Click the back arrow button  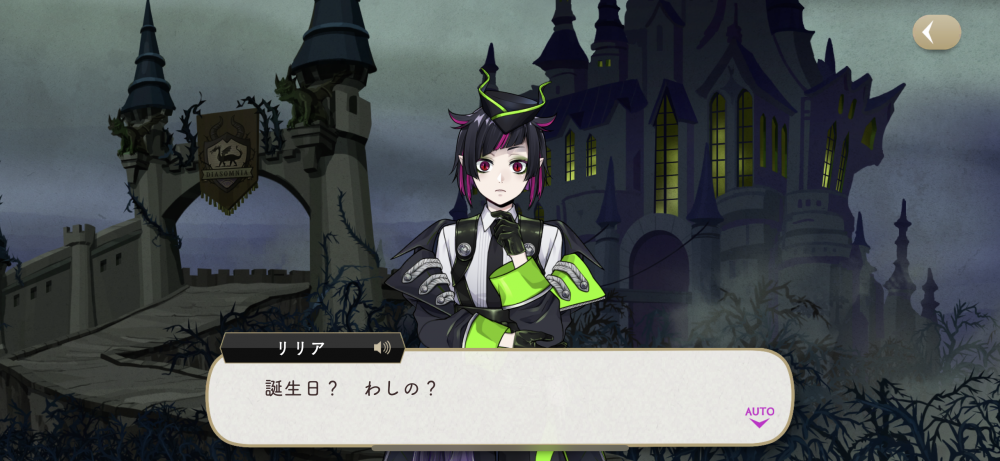(x=936, y=33)
